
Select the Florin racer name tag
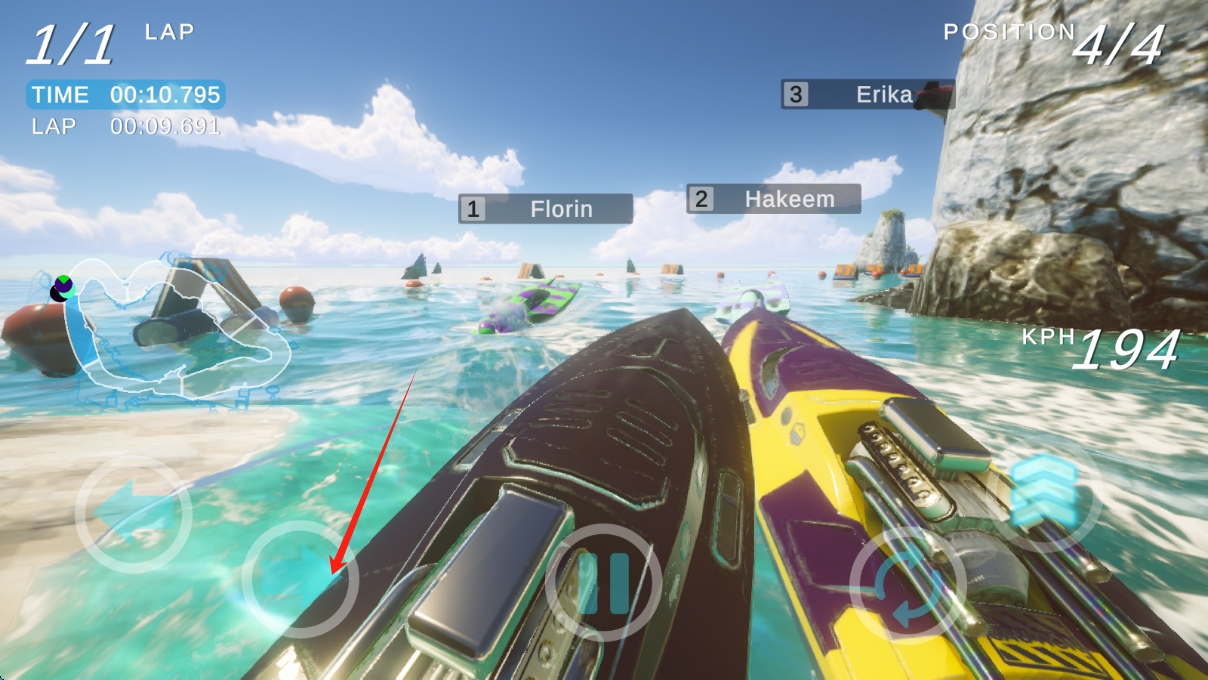(x=546, y=209)
